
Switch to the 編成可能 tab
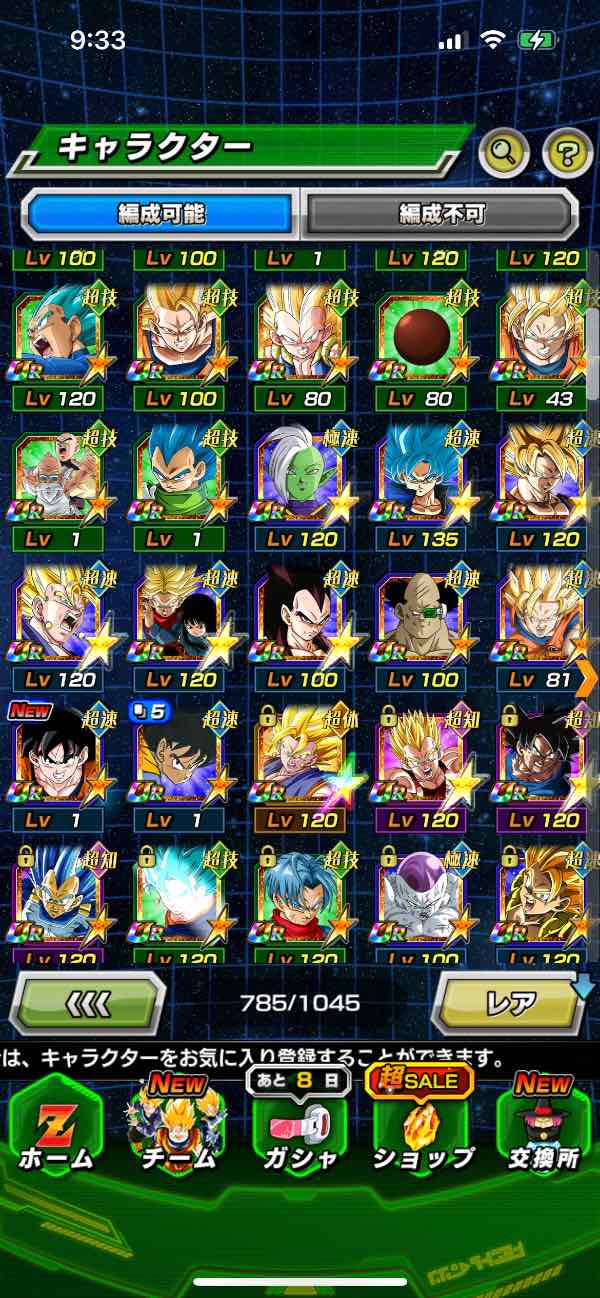[161, 214]
